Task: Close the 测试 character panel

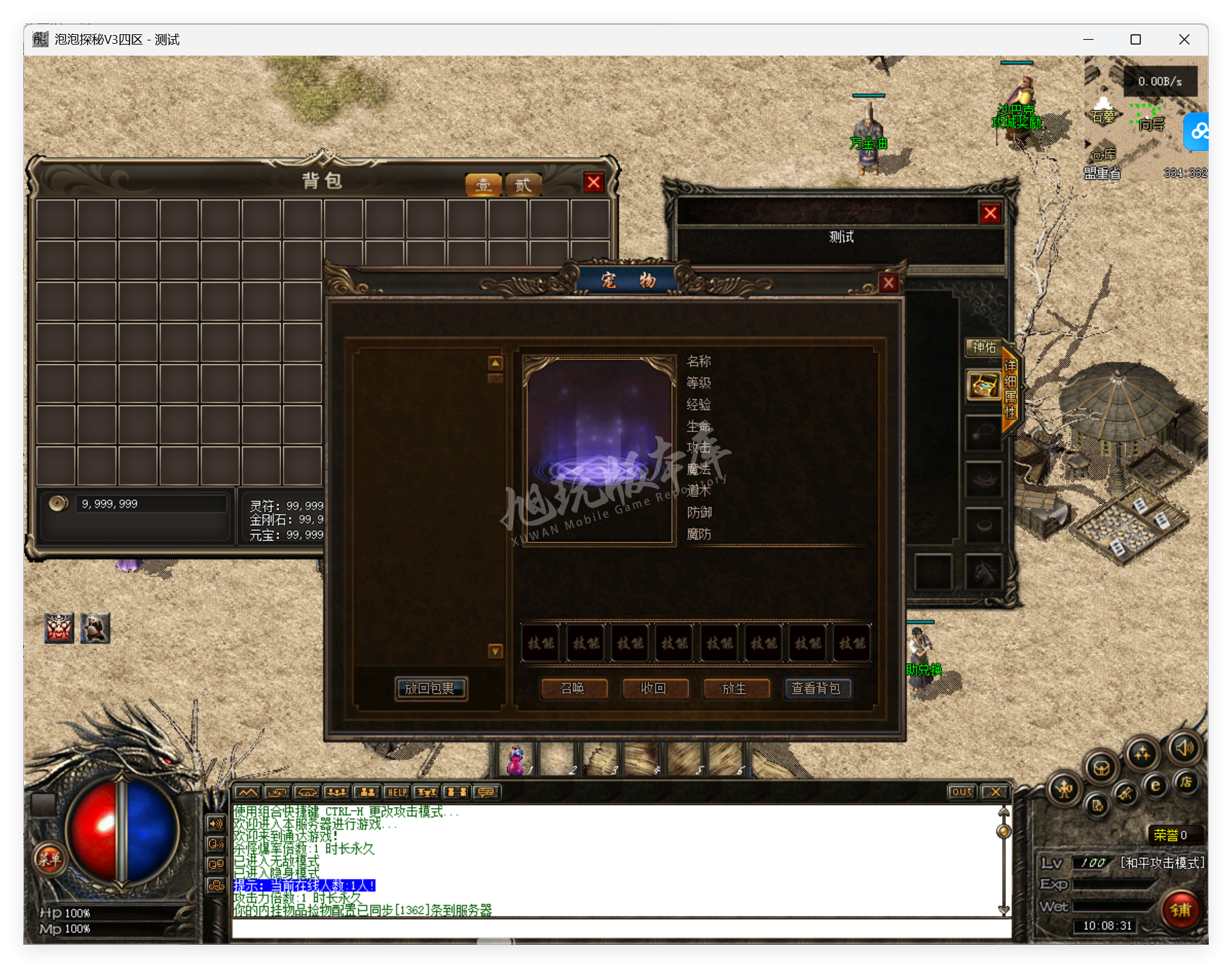Action: 990,213
